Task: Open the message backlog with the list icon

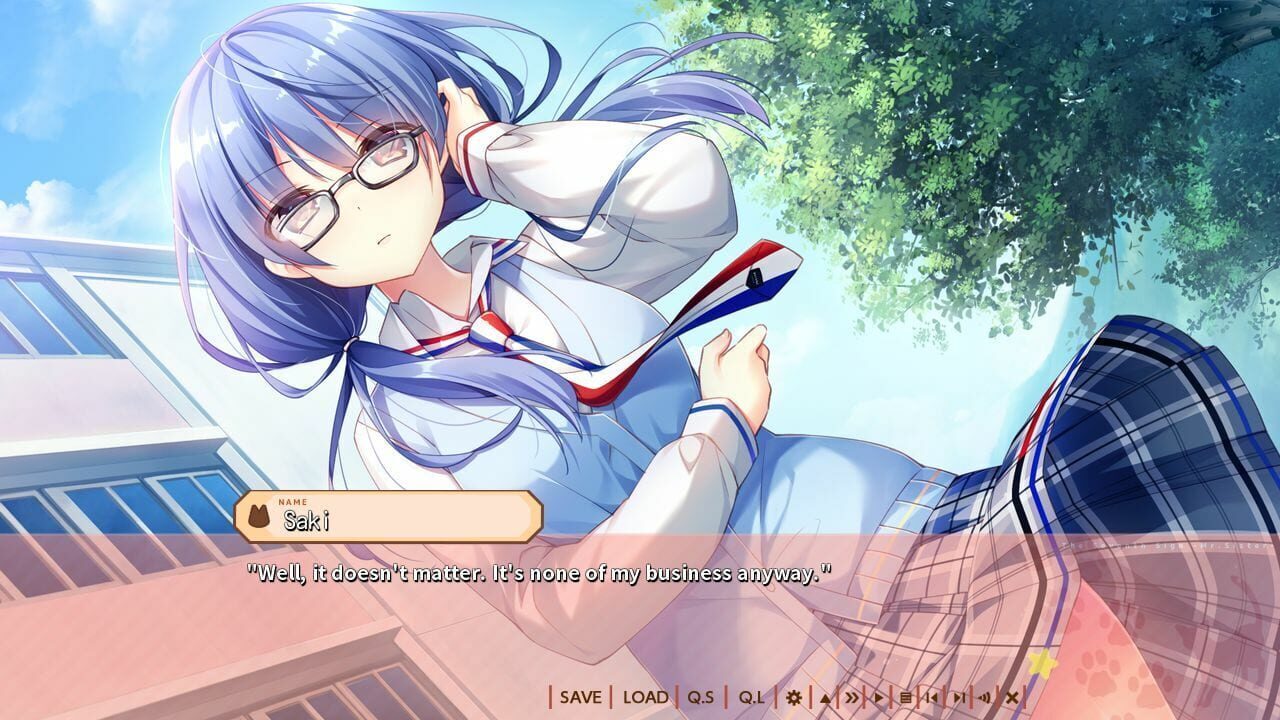Action: [905, 699]
